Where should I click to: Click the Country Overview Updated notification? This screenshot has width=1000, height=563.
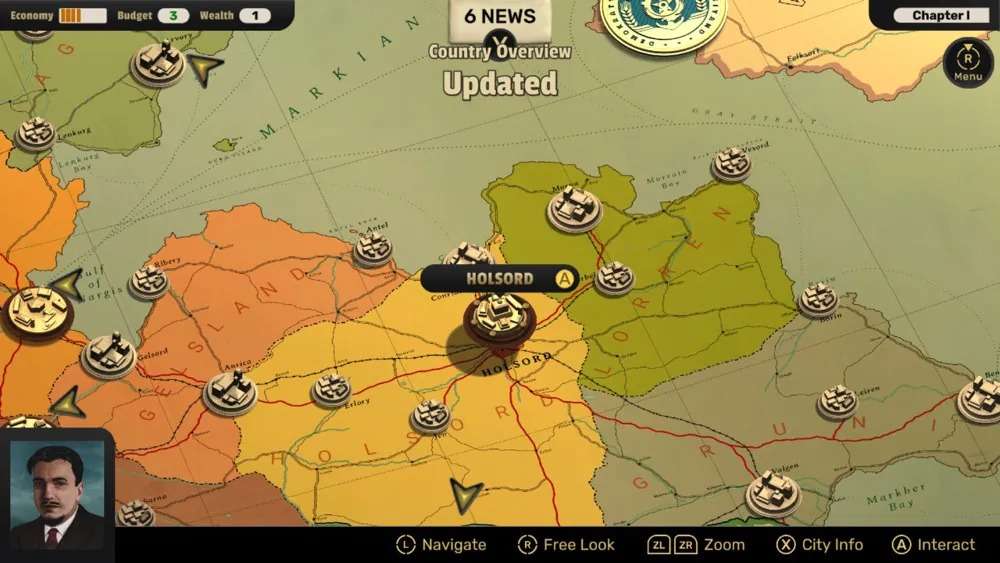[x=499, y=70]
